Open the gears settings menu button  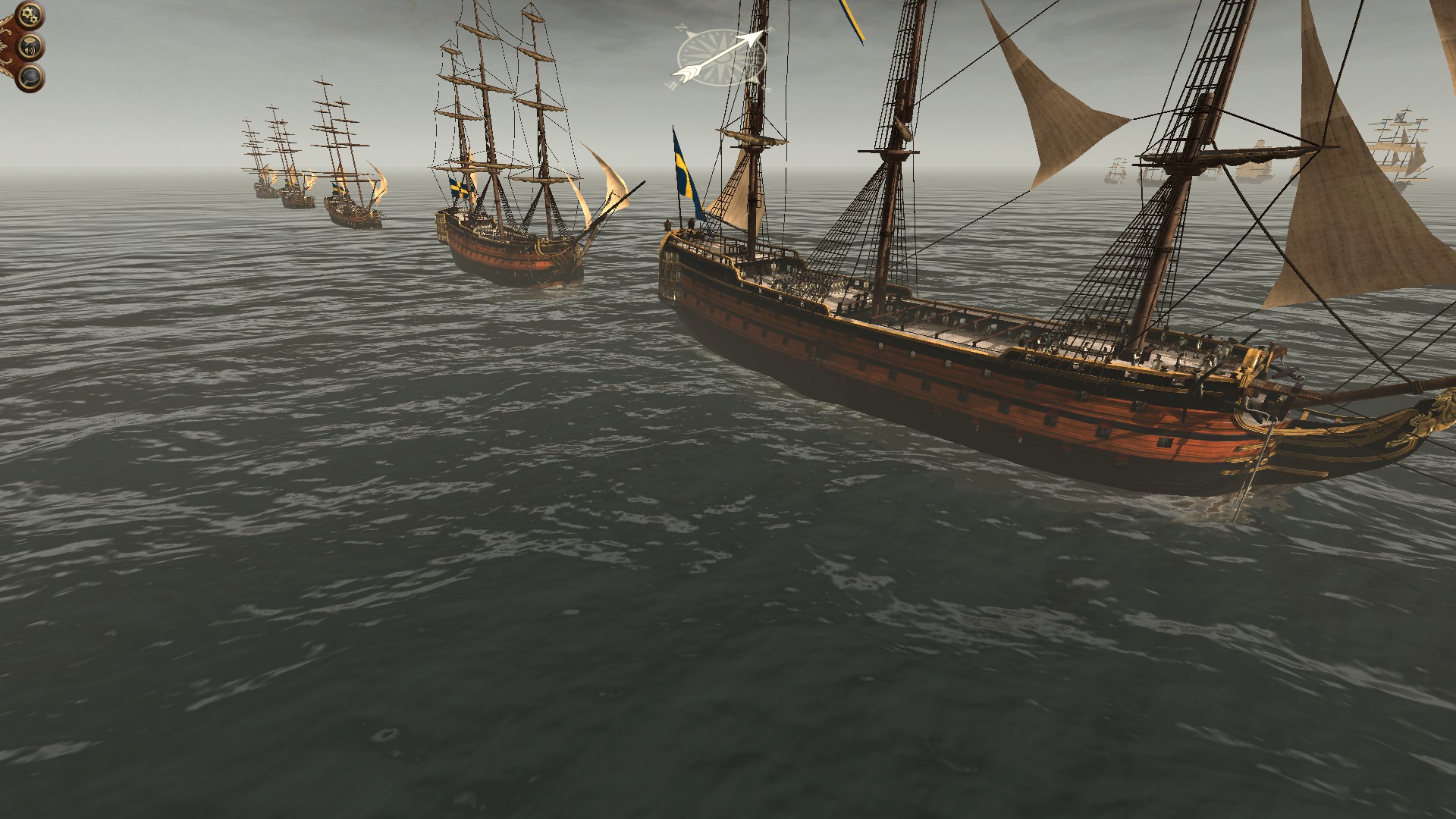click(30, 14)
